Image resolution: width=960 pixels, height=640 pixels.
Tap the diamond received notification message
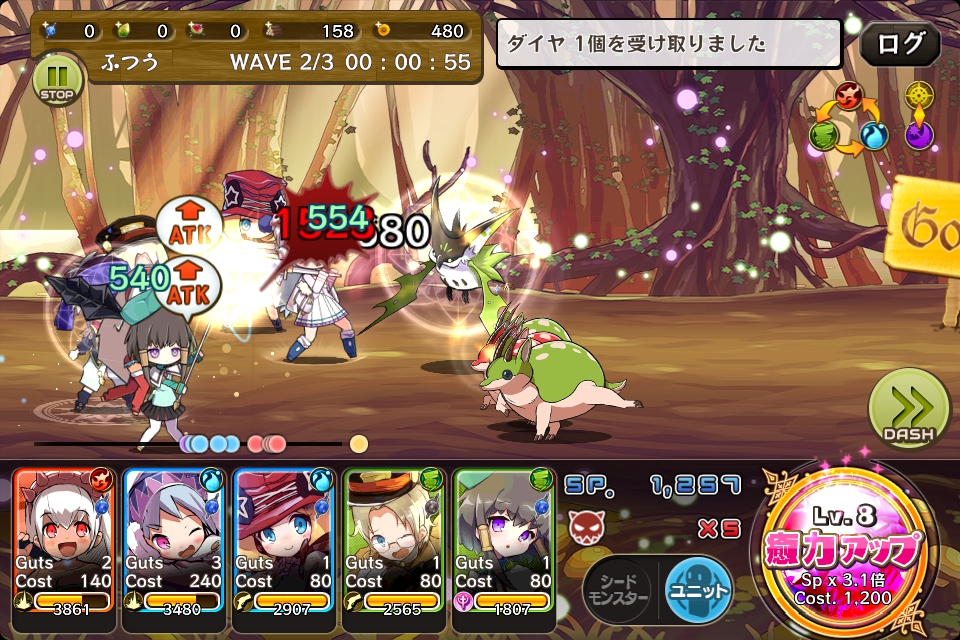pyautogui.click(x=668, y=44)
